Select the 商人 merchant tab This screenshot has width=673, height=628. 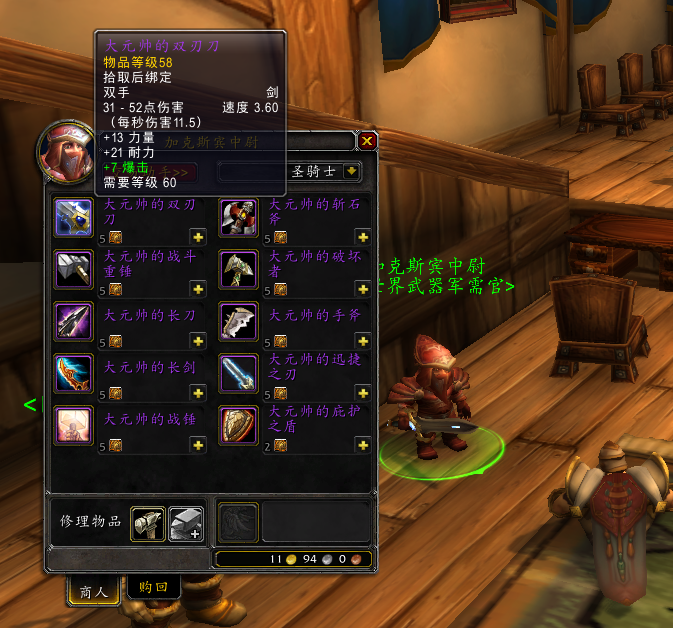pyautogui.click(x=94, y=590)
